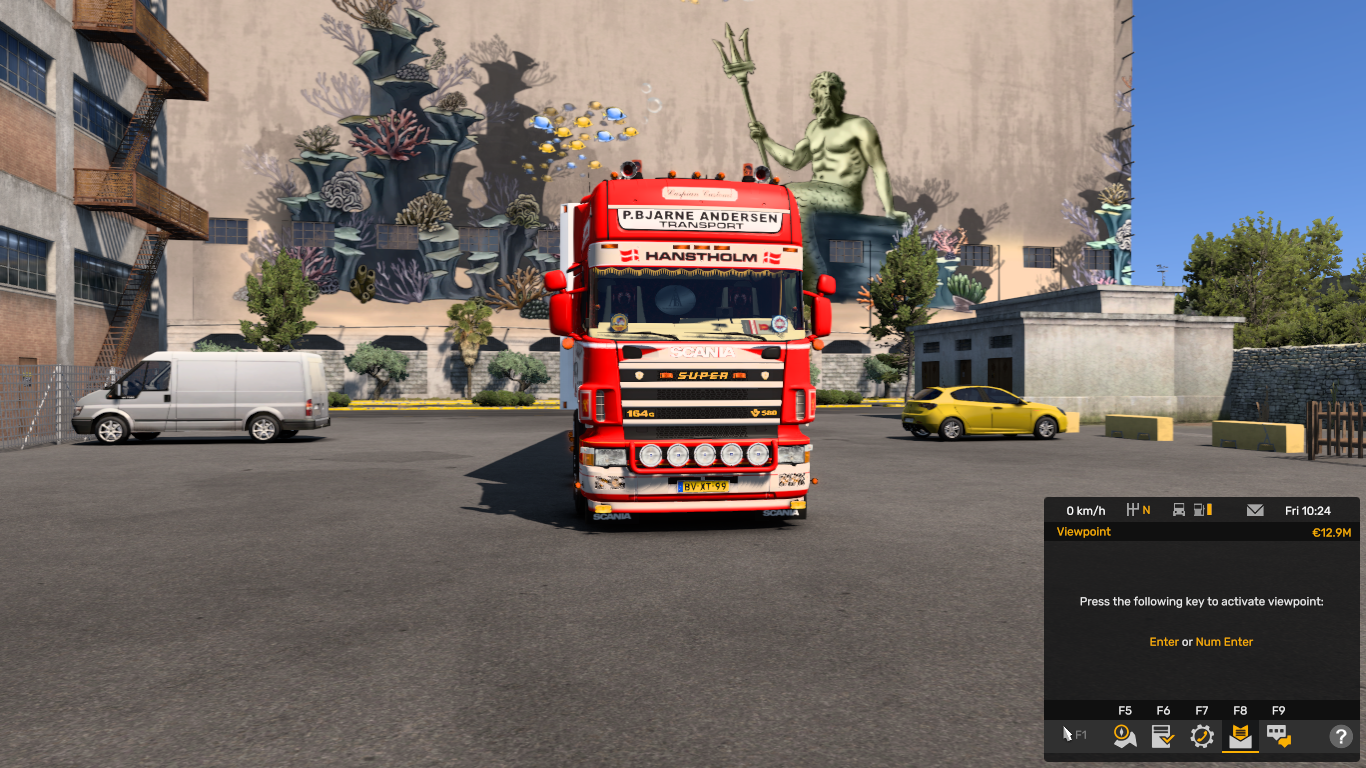Open the mail envelope in the top bar
The width and height of the screenshot is (1366, 768).
pos(1255,510)
